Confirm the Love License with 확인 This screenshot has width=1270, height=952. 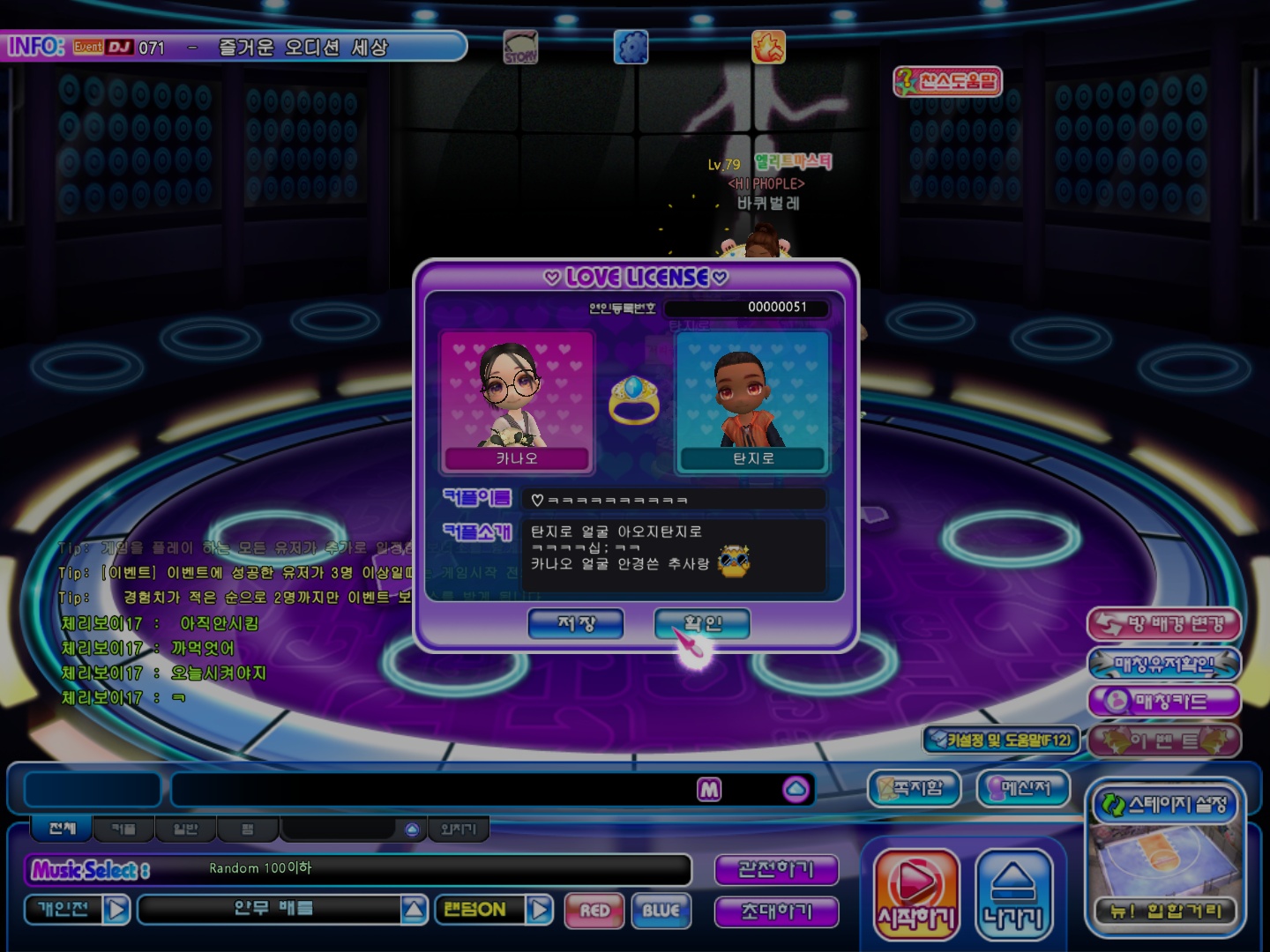pyautogui.click(x=702, y=624)
